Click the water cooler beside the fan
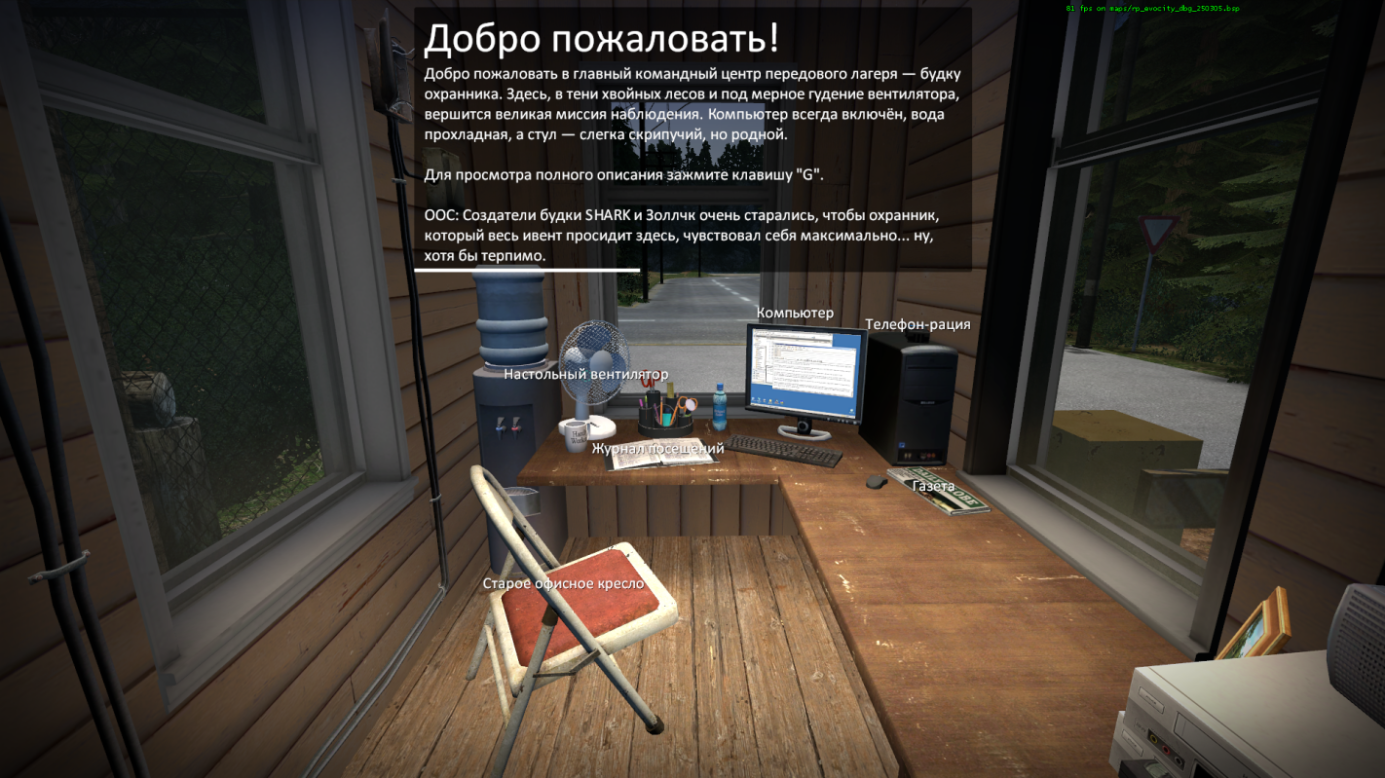This screenshot has height=778, width=1385. point(510,330)
